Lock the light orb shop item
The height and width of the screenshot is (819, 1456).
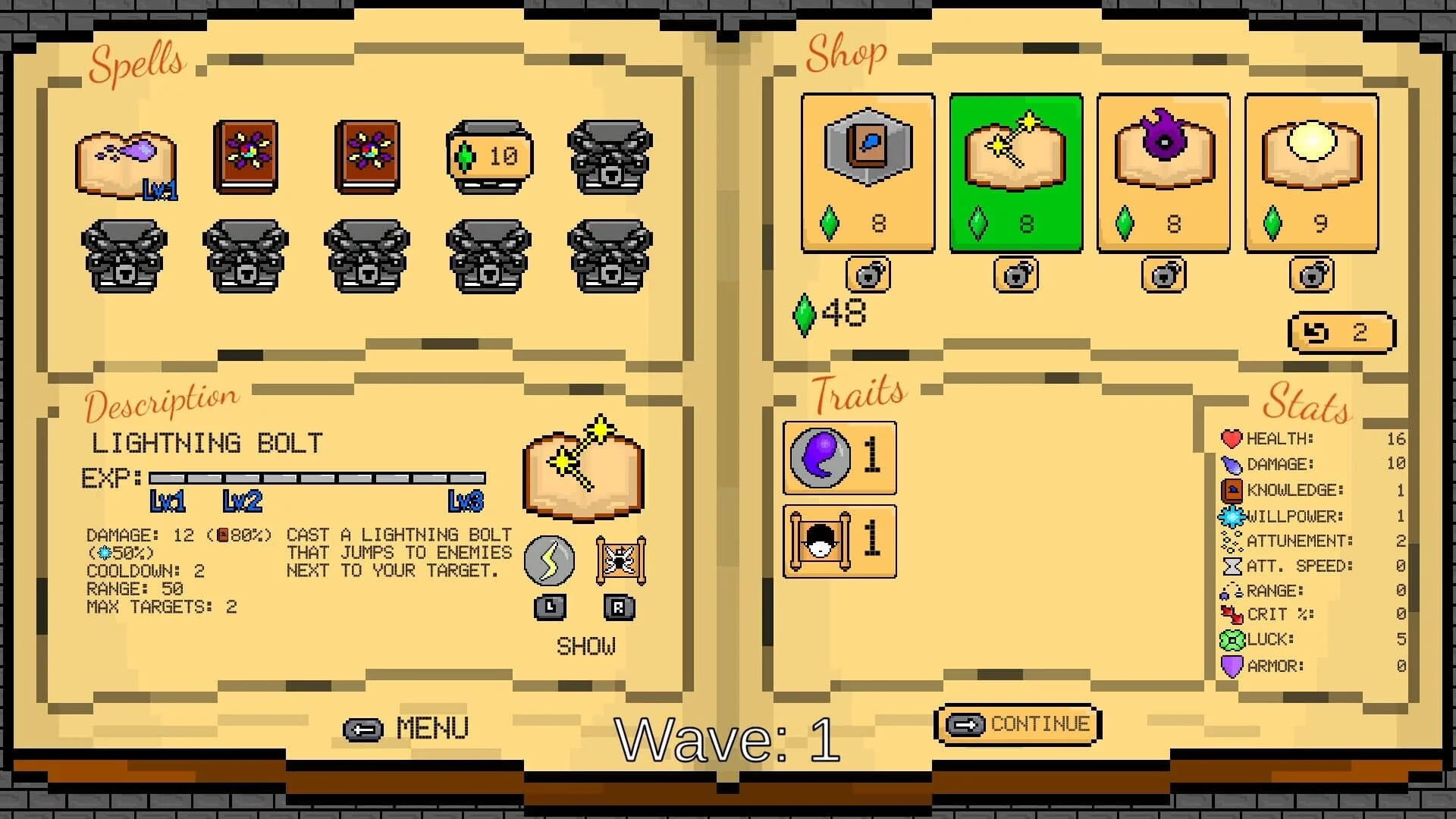pyautogui.click(x=1311, y=275)
